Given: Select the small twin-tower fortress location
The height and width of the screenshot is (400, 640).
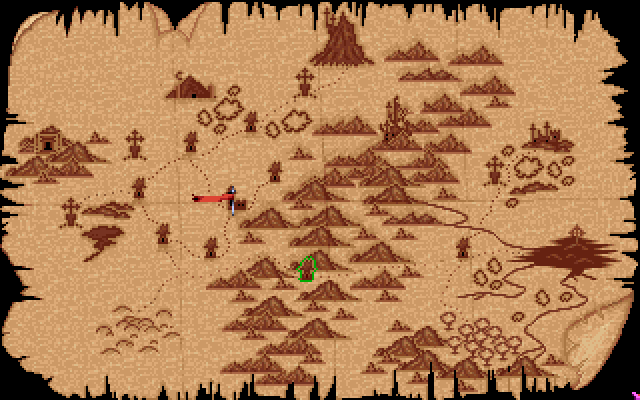Looking at the screenshot, I should click(x=546, y=134).
